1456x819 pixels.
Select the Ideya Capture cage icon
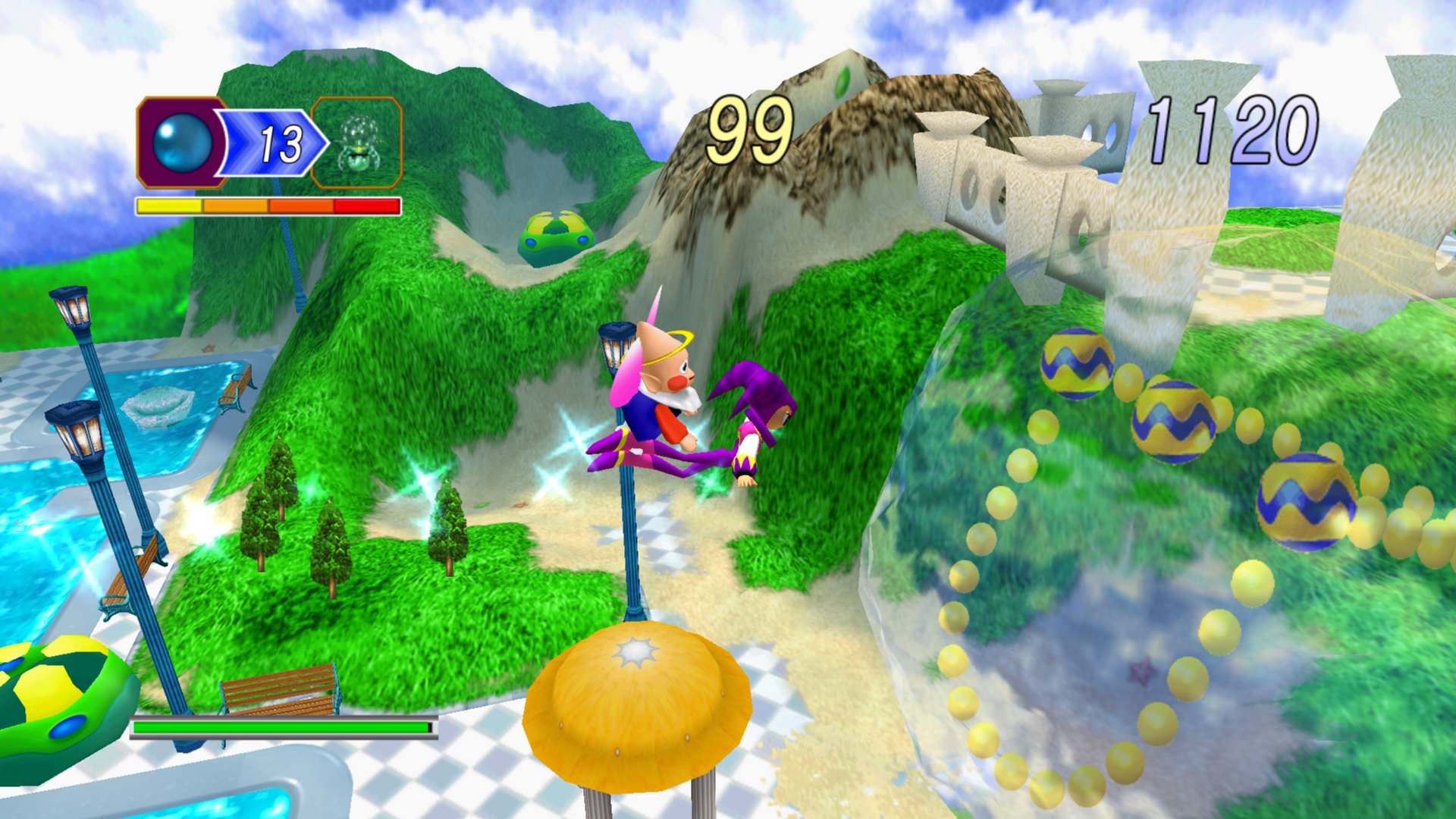point(357,143)
